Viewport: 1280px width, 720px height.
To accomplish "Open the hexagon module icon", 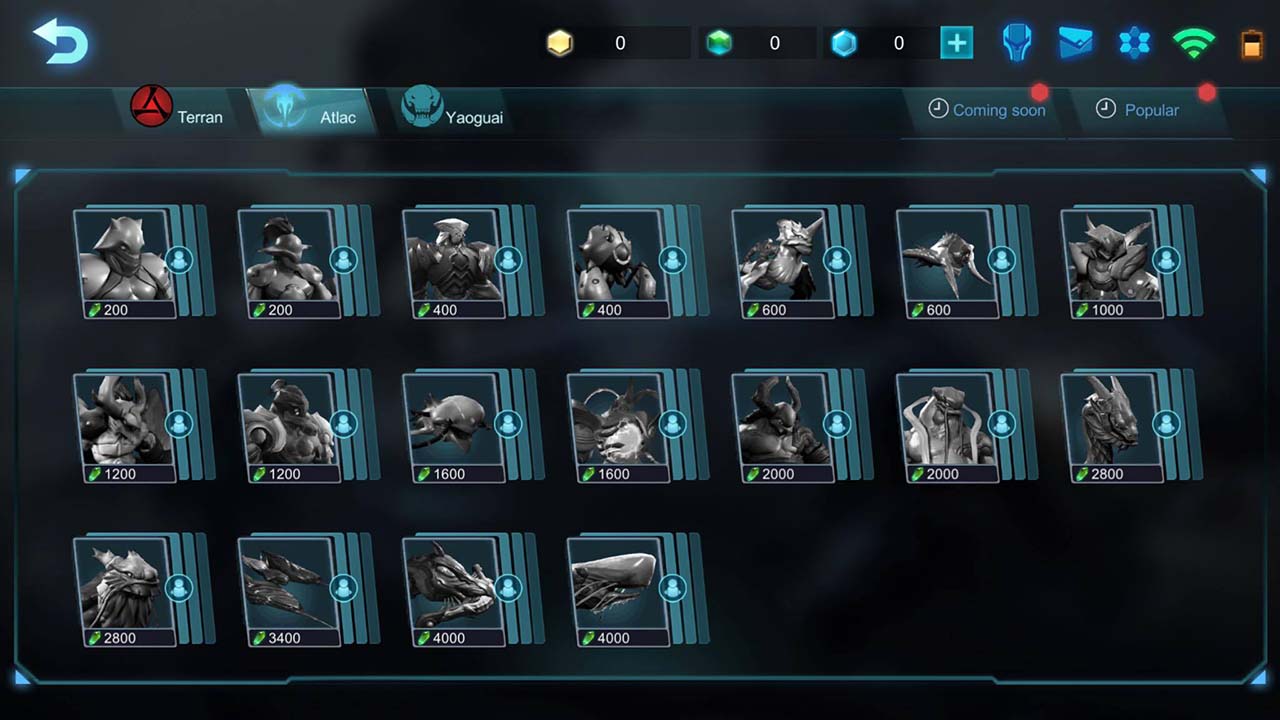I will point(1134,42).
